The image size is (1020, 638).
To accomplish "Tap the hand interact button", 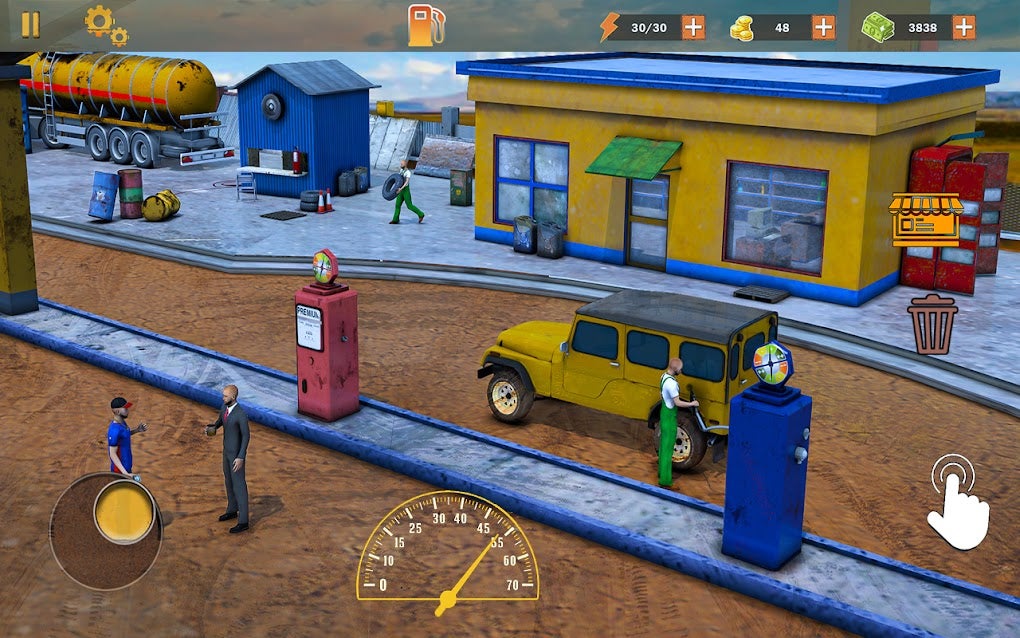I will (958, 502).
